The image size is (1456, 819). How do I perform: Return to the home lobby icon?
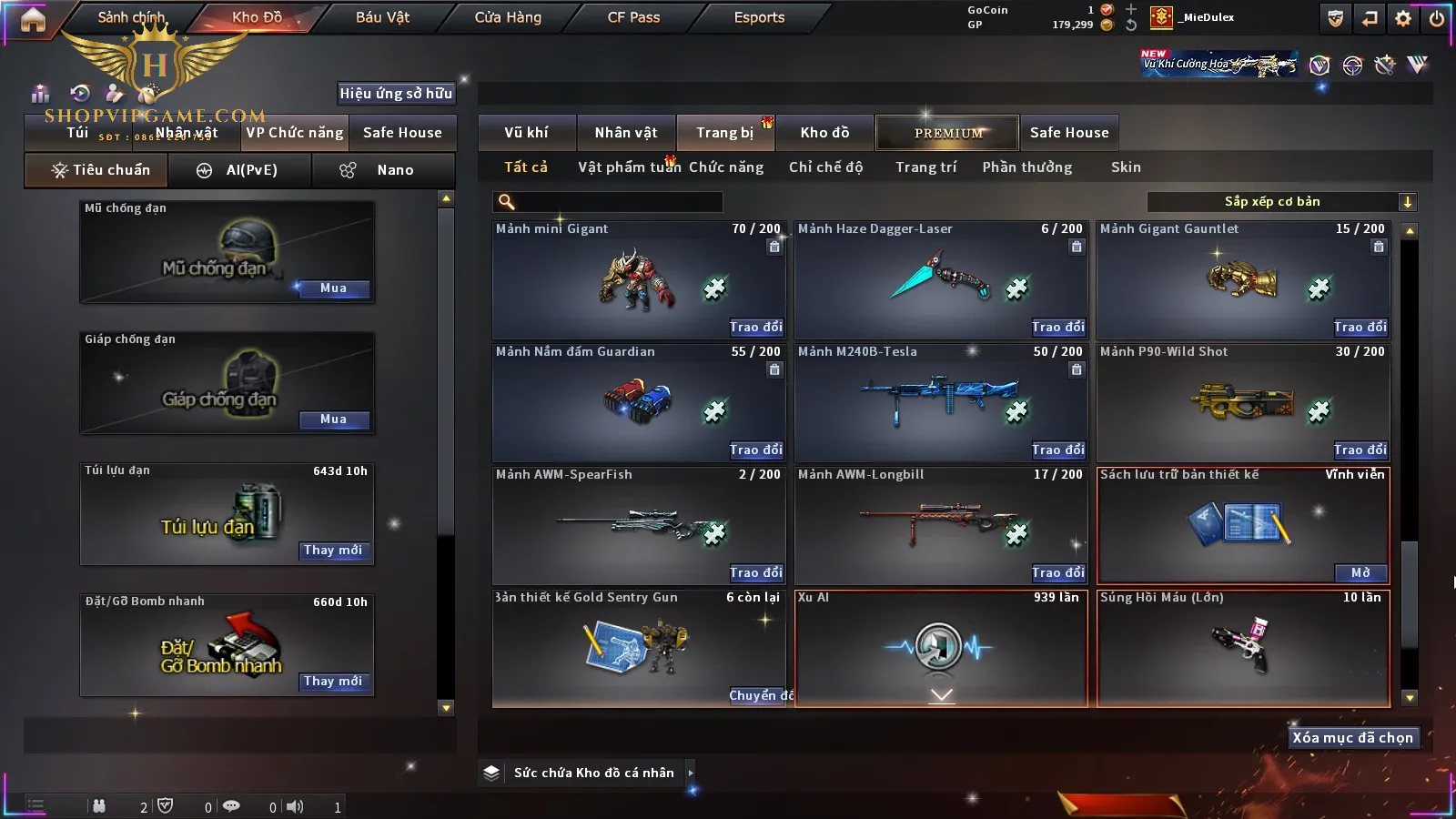33,19
